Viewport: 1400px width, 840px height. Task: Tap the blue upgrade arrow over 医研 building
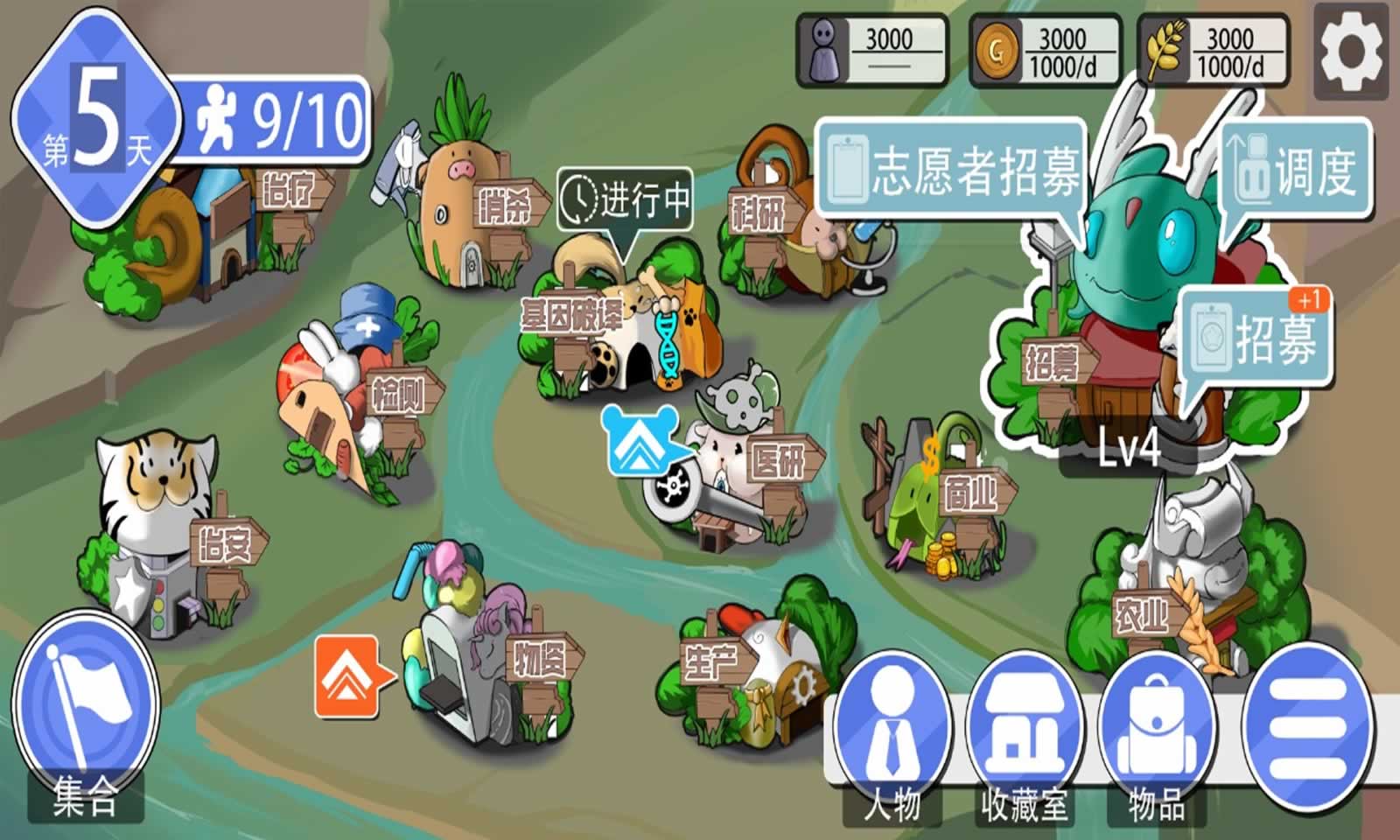click(640, 439)
